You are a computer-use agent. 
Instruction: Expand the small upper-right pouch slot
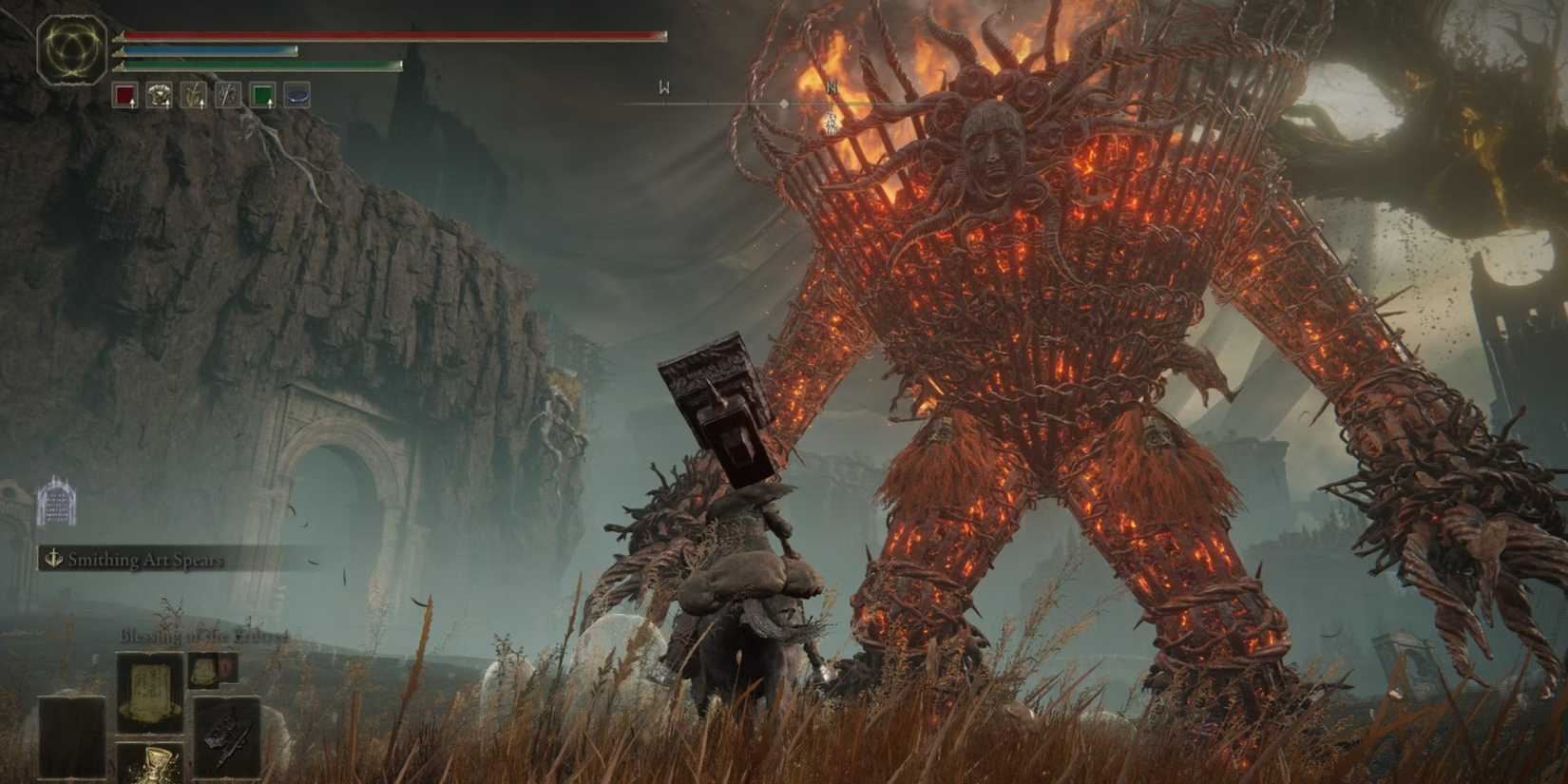204,671
